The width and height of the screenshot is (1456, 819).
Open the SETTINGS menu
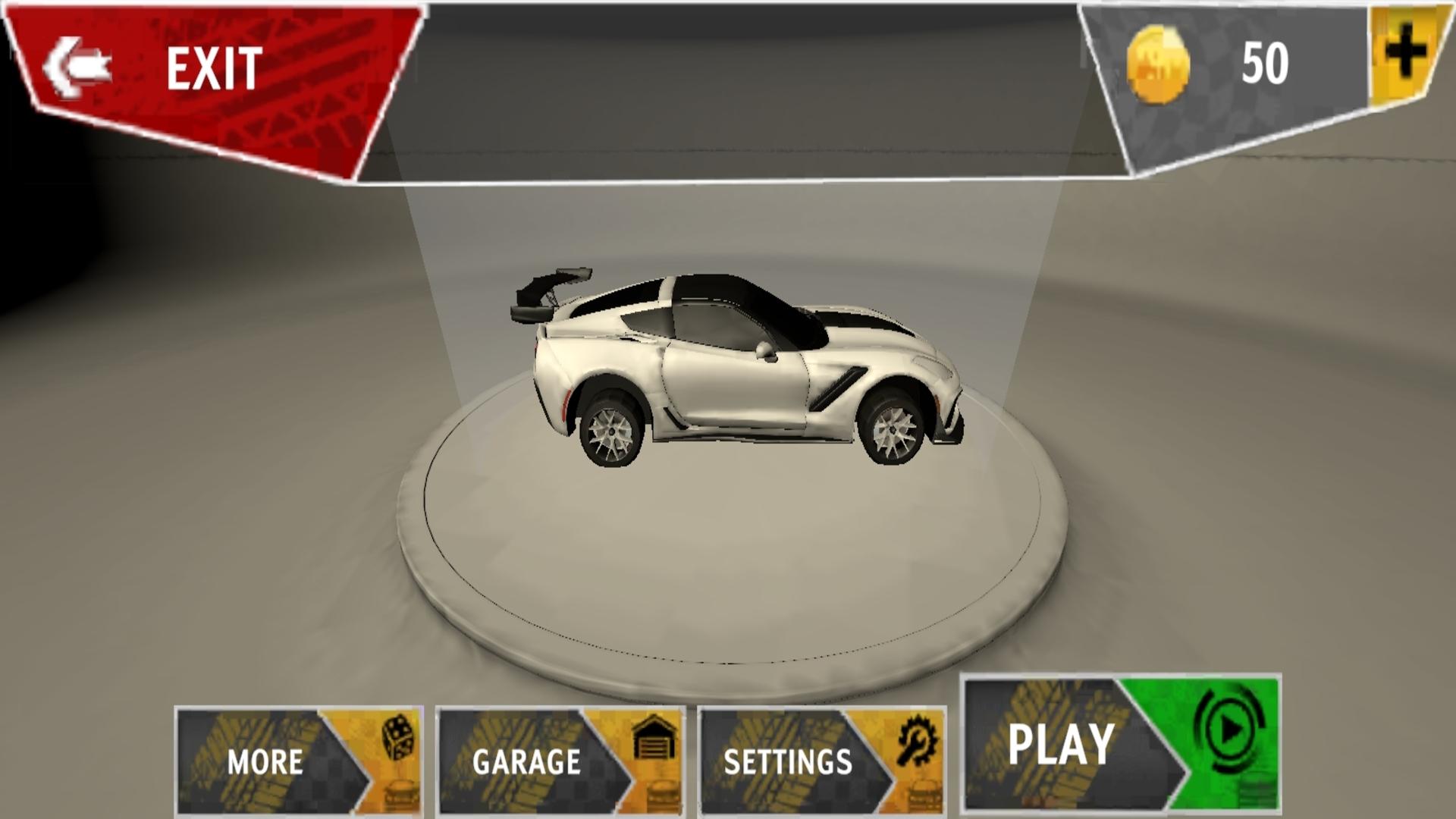[x=821, y=761]
